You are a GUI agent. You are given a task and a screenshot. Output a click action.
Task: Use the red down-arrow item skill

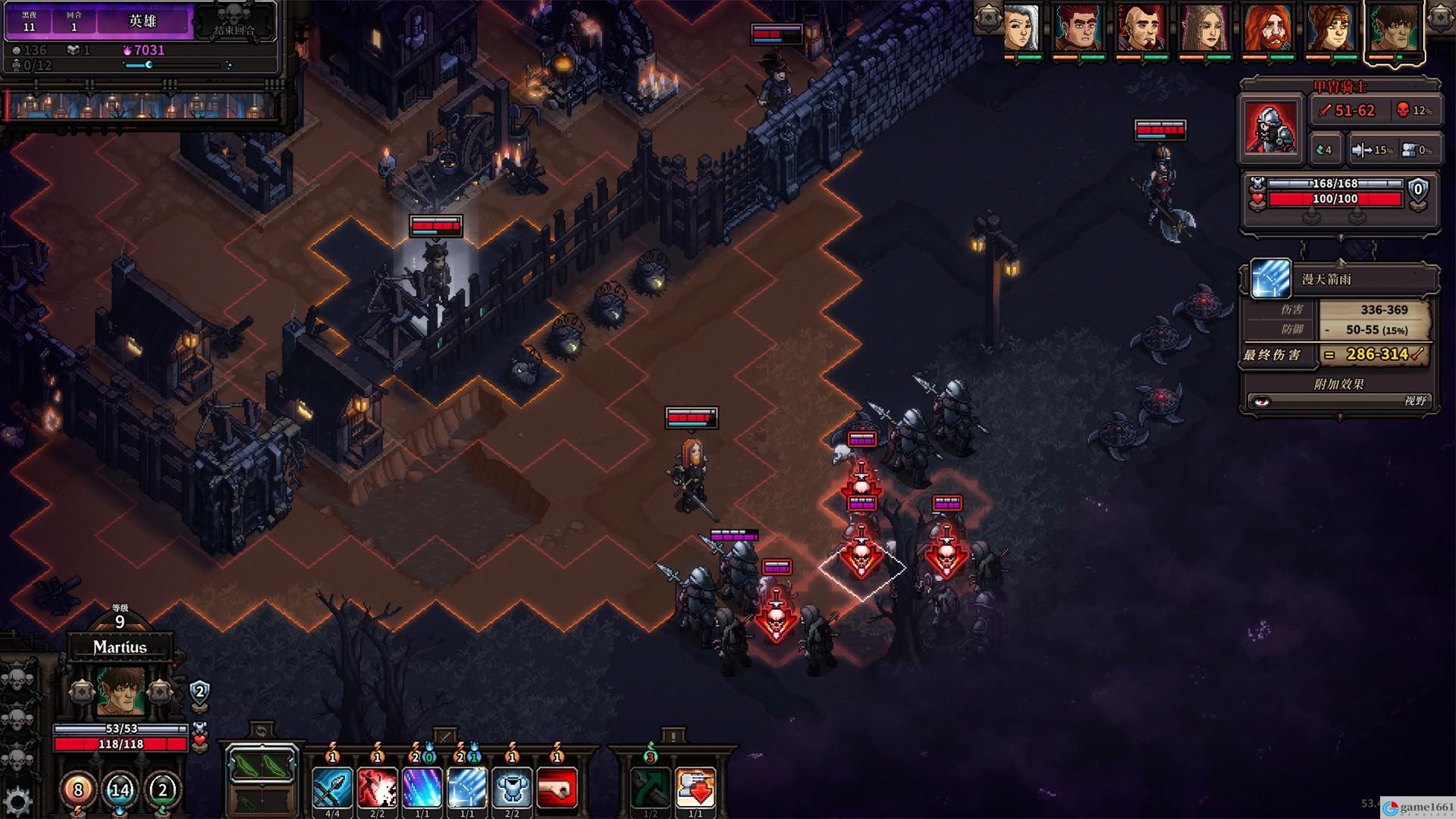click(695, 787)
